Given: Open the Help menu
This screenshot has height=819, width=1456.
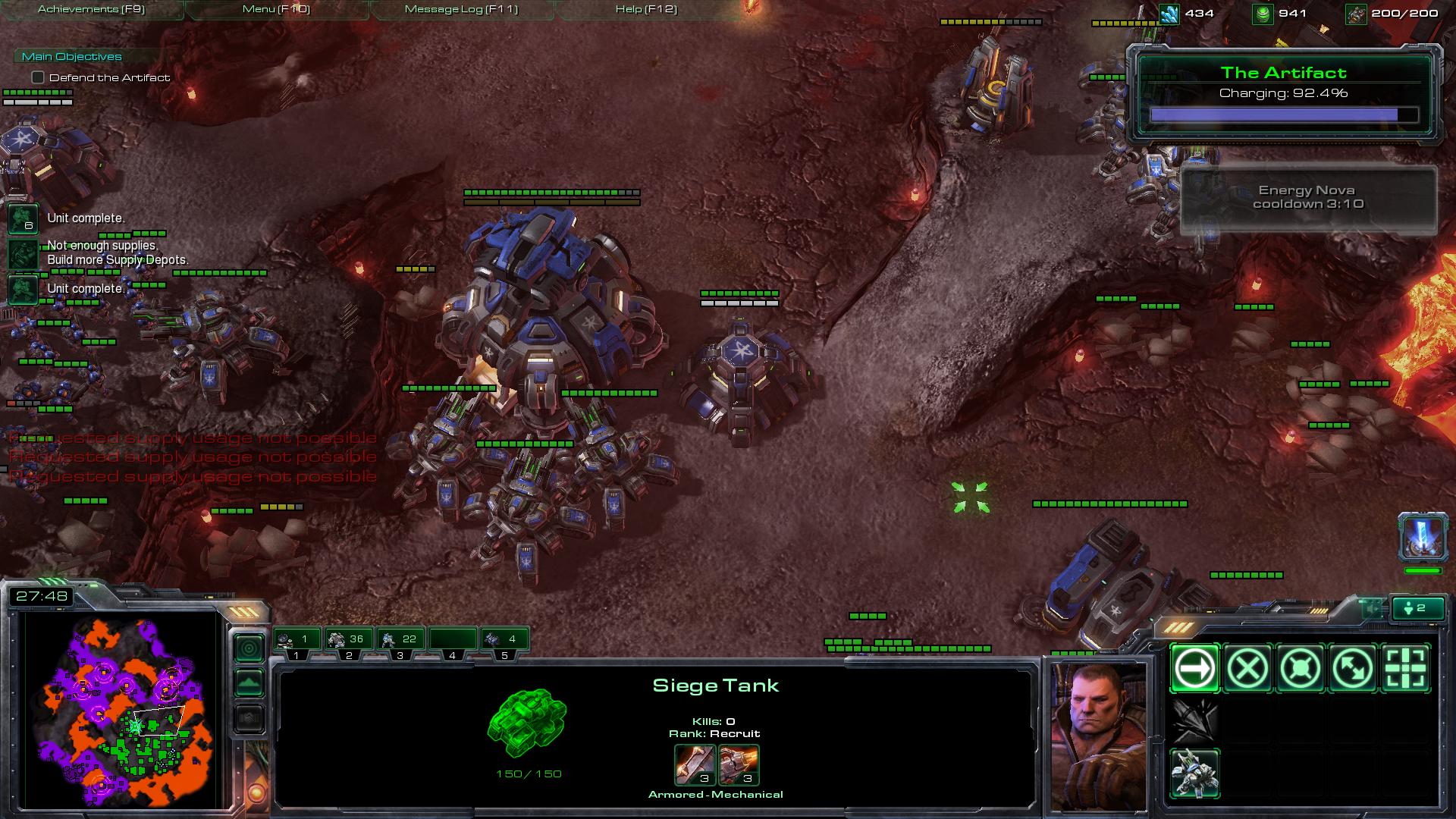Looking at the screenshot, I should (646, 9).
